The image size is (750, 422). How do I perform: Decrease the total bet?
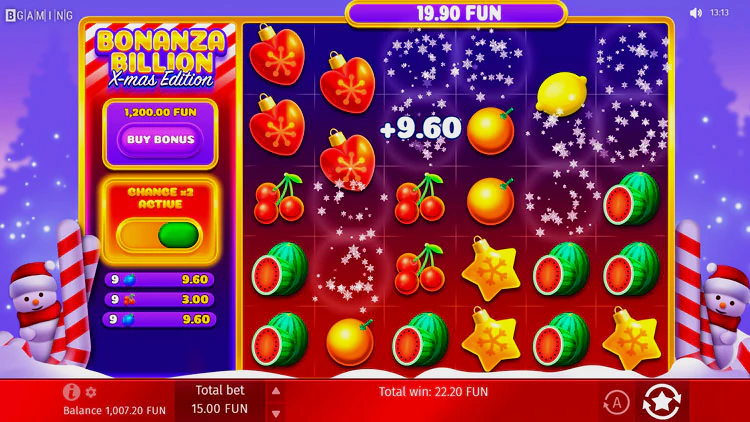(277, 410)
